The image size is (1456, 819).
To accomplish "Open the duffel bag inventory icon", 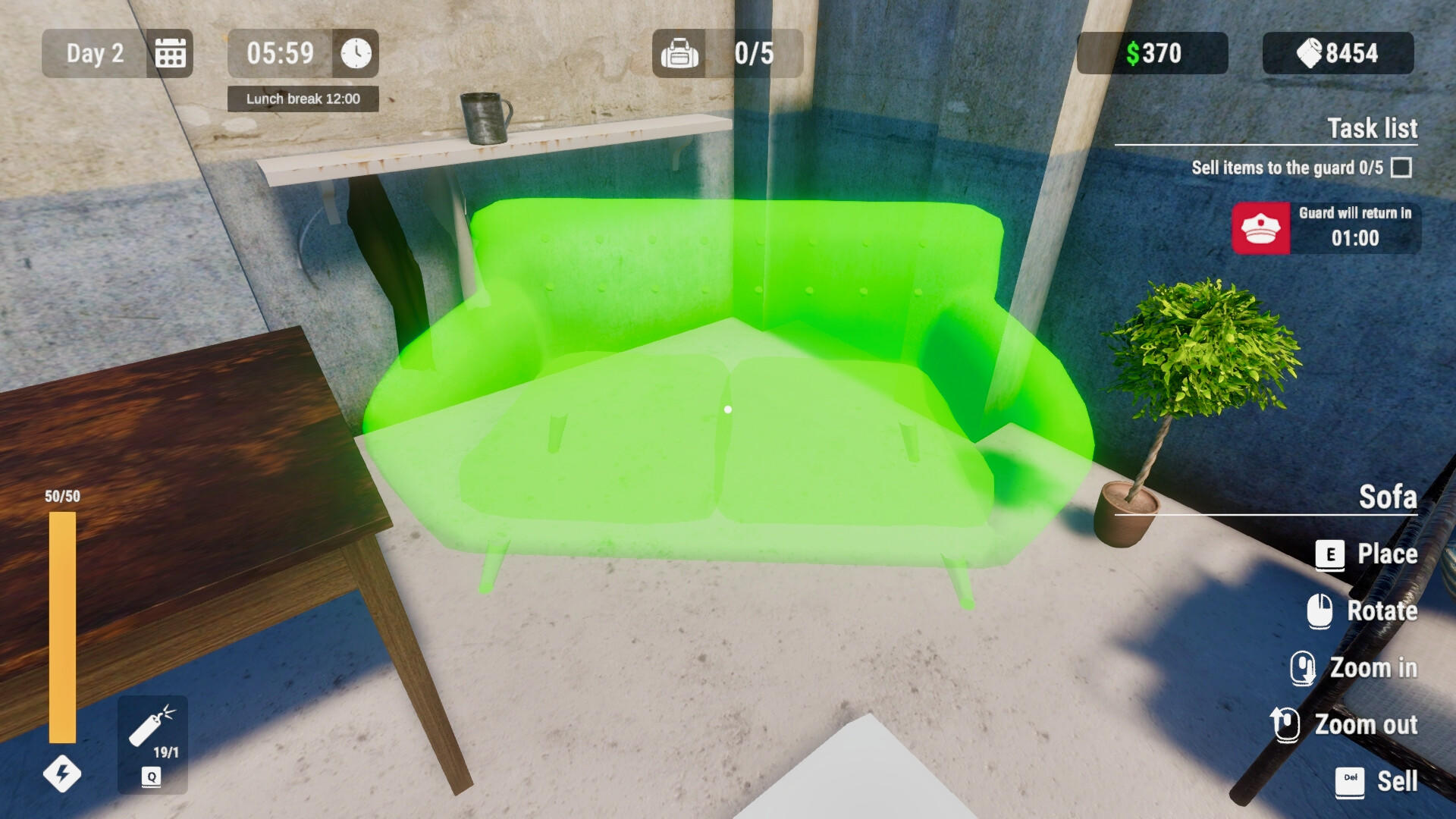I will click(680, 53).
